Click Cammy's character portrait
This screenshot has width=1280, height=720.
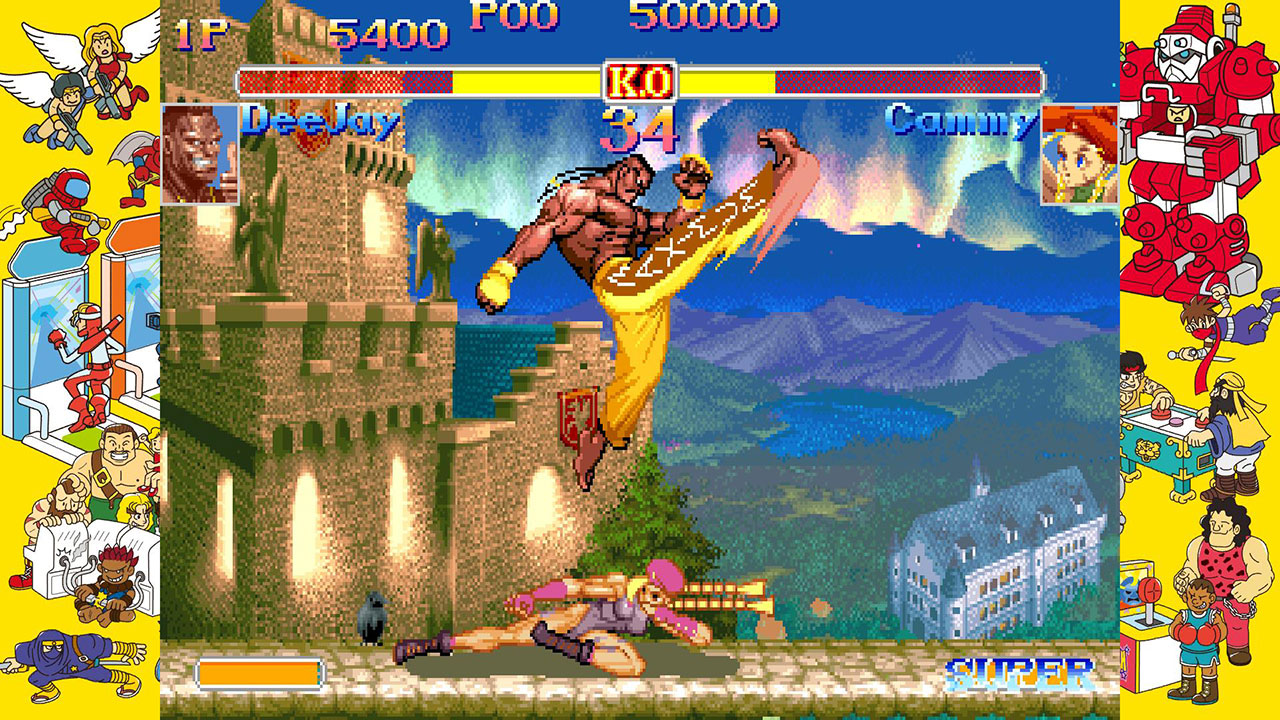coord(1078,148)
